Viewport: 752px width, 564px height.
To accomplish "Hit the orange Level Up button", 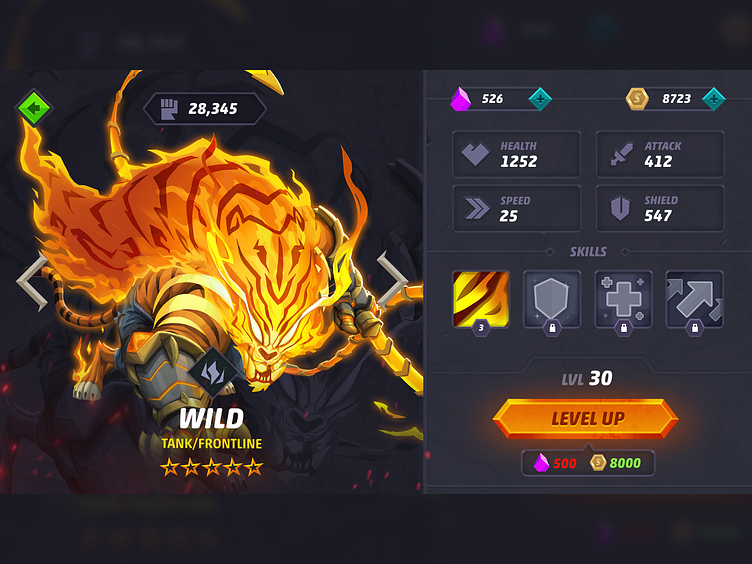I will click(x=586, y=418).
